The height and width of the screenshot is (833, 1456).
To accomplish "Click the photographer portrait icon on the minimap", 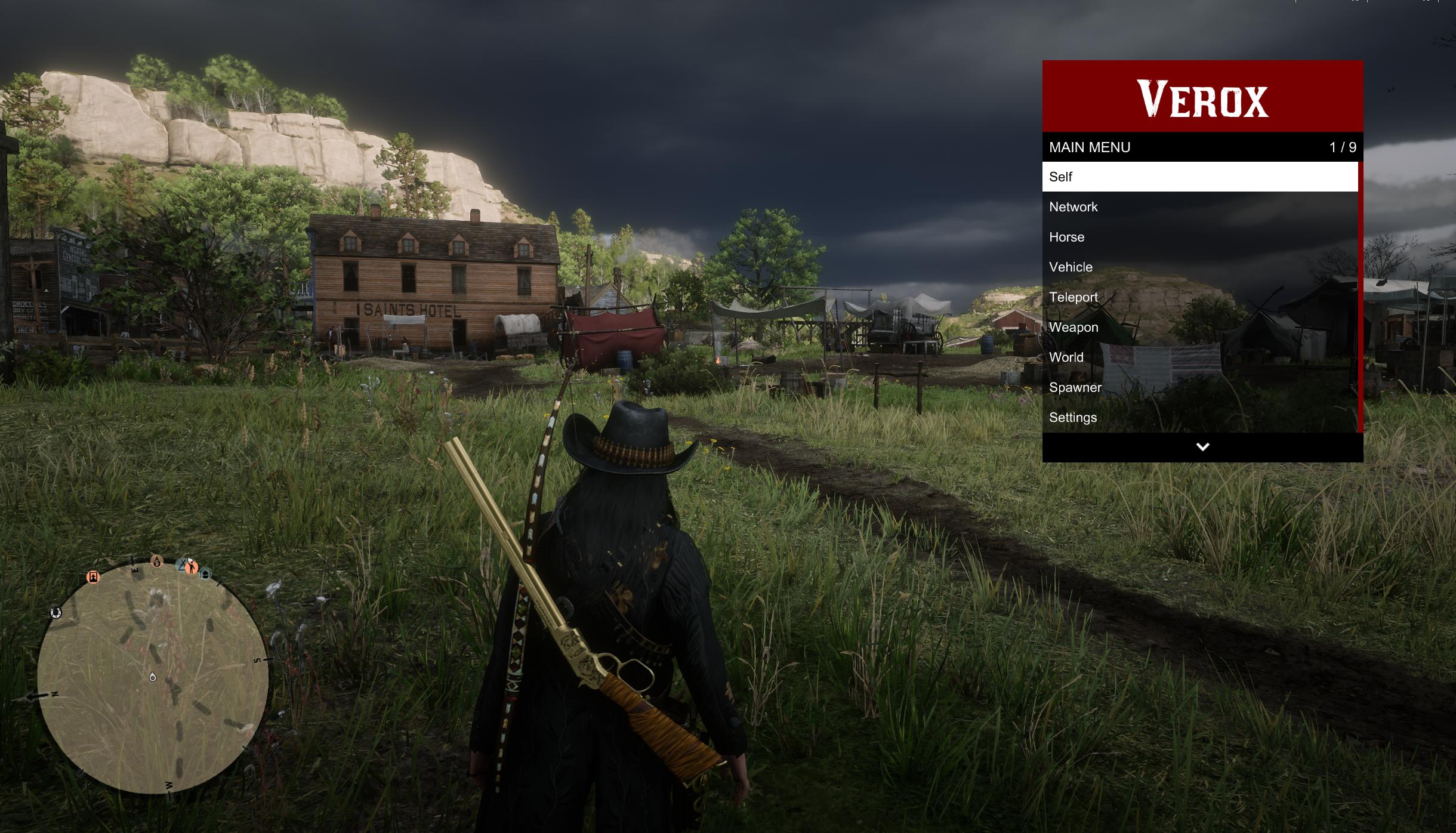I will 93,578.
